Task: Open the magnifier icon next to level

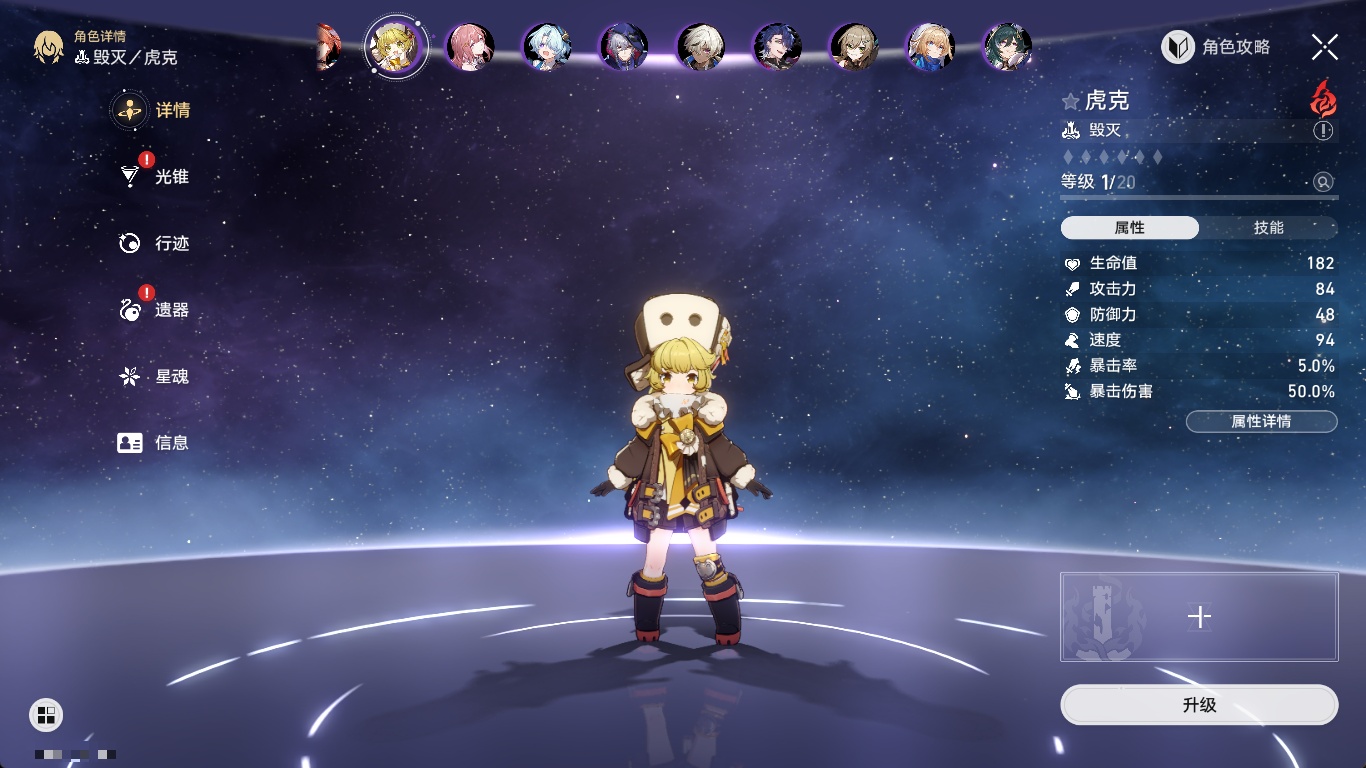Action: pos(1323,182)
